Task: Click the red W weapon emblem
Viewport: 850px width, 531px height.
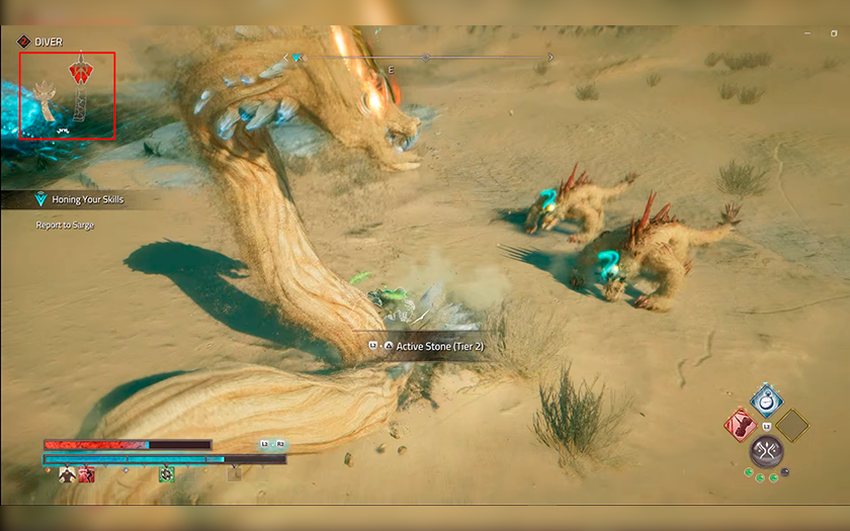Action: [81, 73]
